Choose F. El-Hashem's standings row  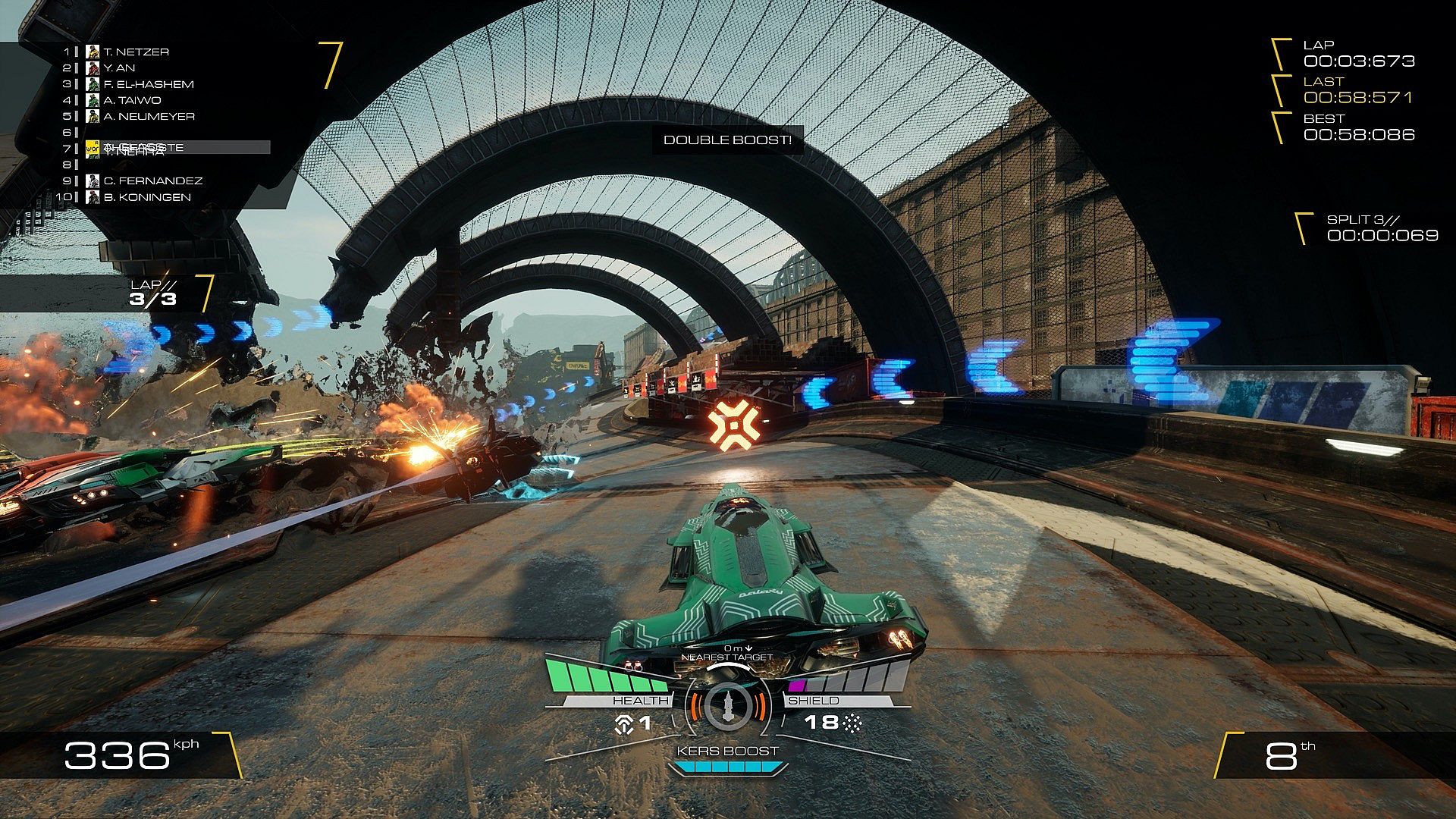point(148,84)
